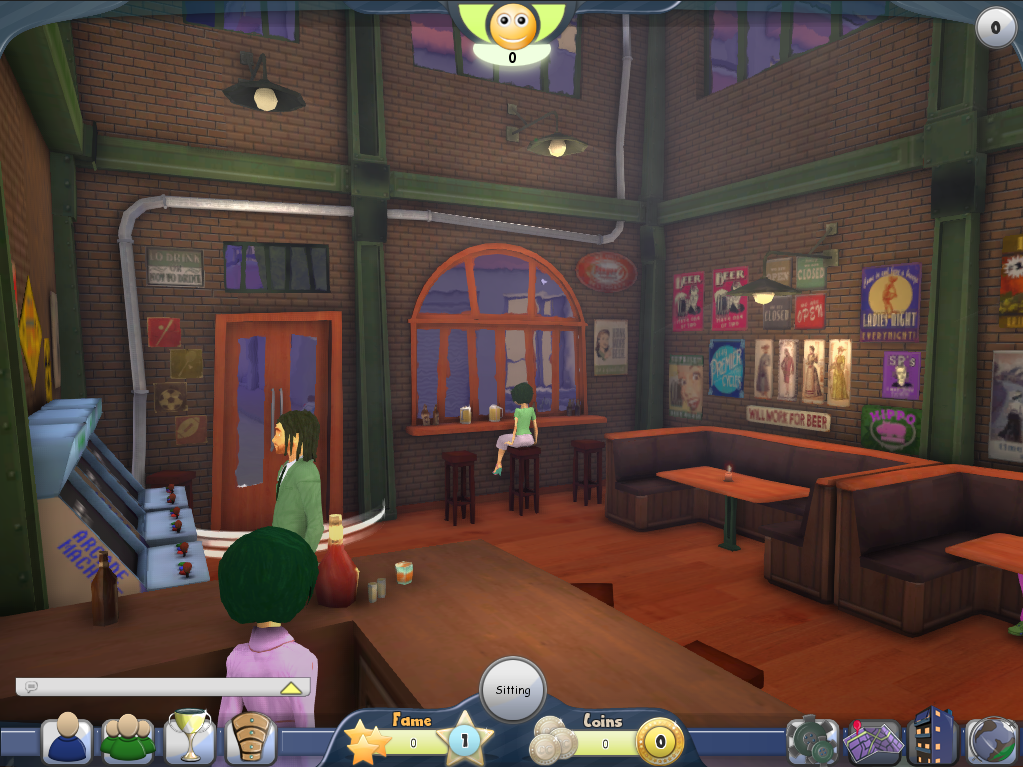Click the smiley face mood indicator
Screen dimensions: 1023x767
pyautogui.click(x=512, y=26)
